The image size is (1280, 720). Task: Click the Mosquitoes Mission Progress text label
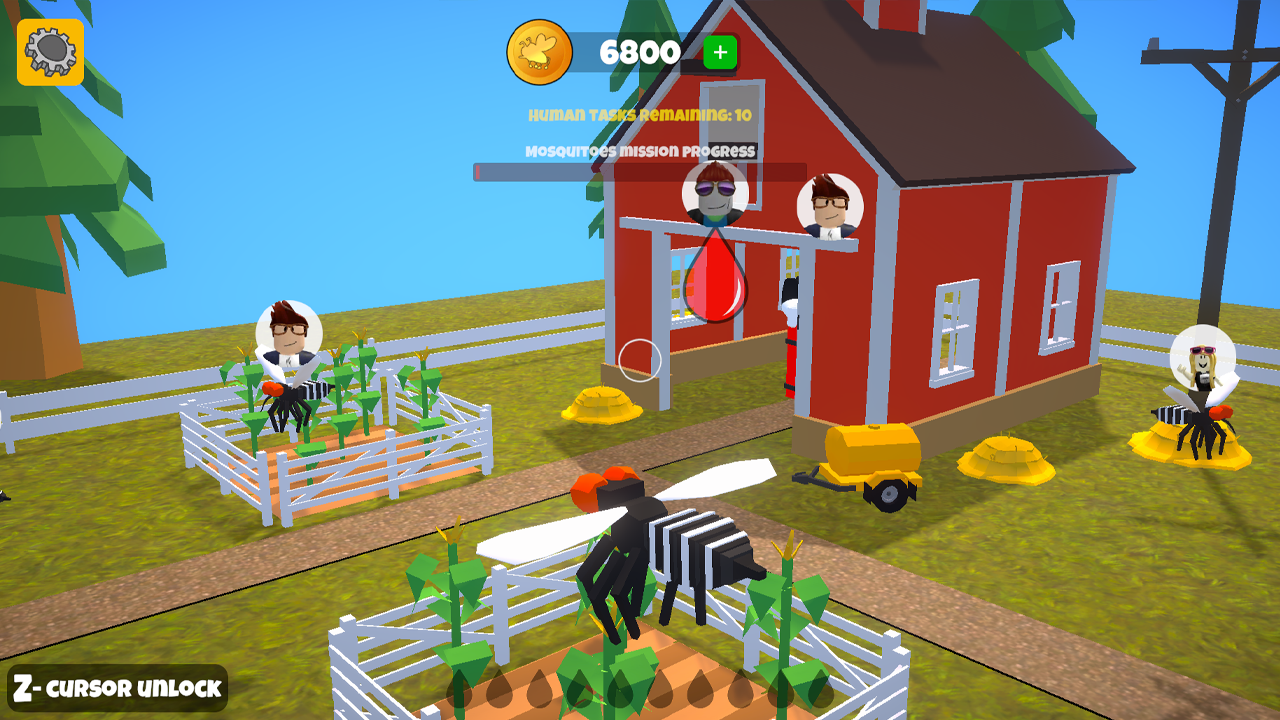640,151
